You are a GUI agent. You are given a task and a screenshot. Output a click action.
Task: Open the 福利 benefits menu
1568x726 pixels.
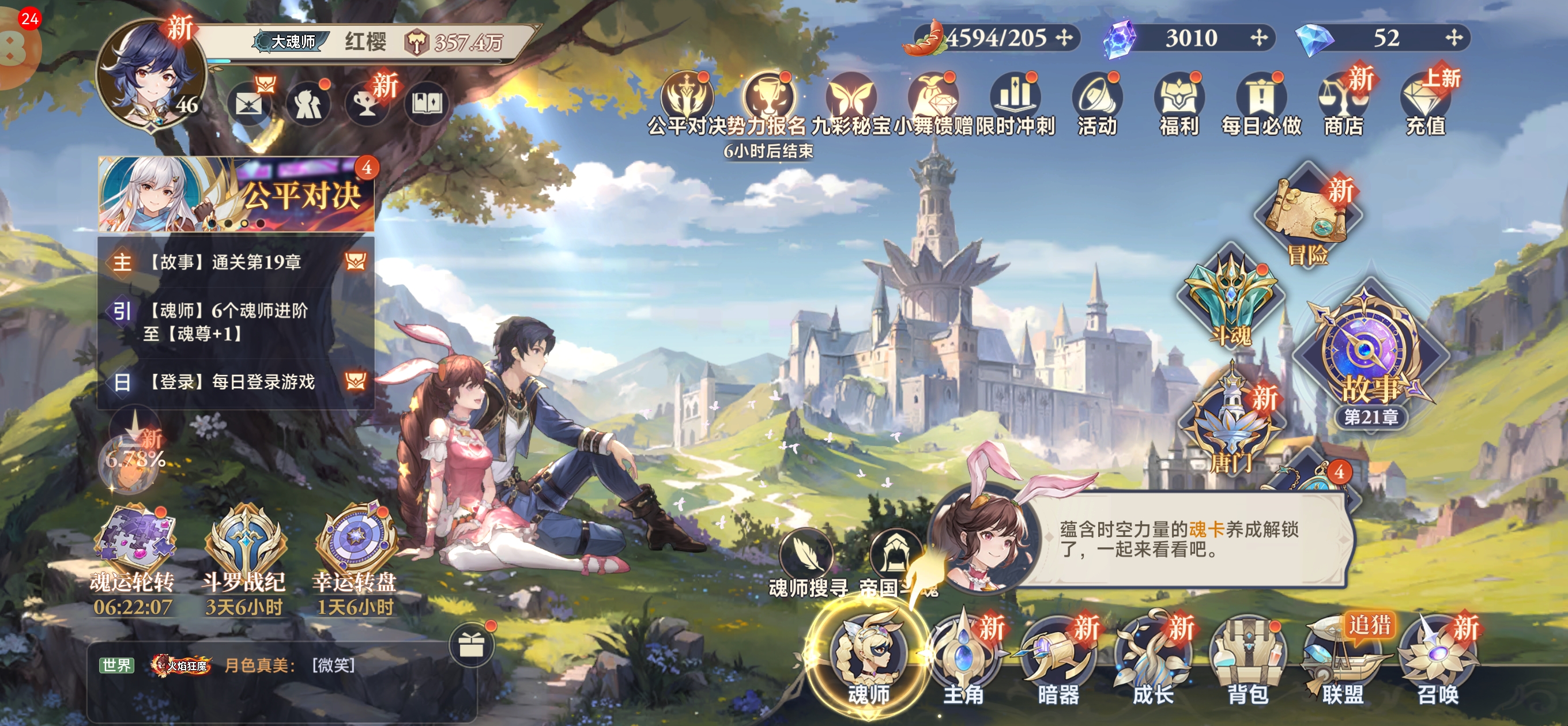pyautogui.click(x=1179, y=104)
